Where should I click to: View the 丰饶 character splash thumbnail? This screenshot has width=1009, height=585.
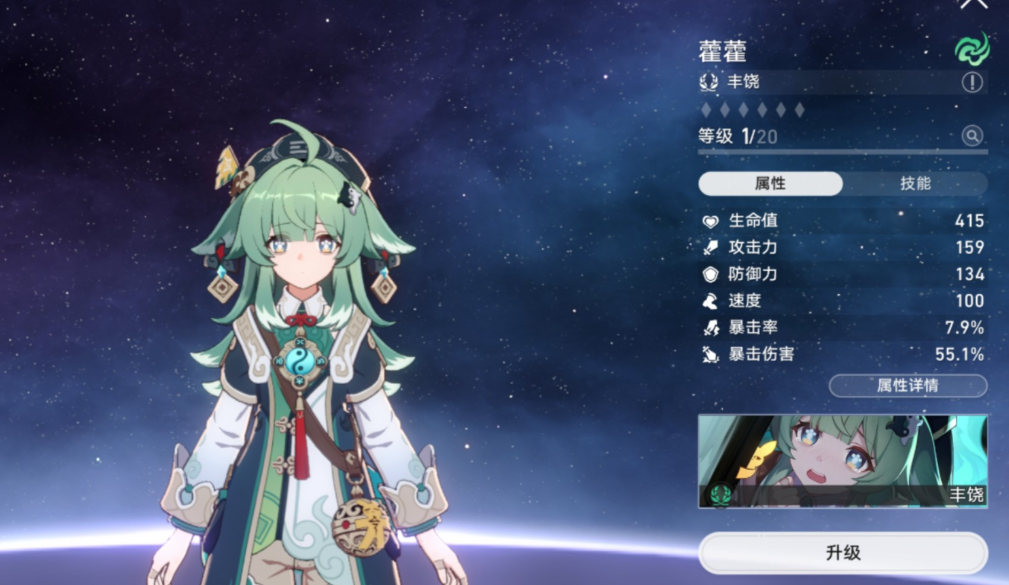(842, 461)
